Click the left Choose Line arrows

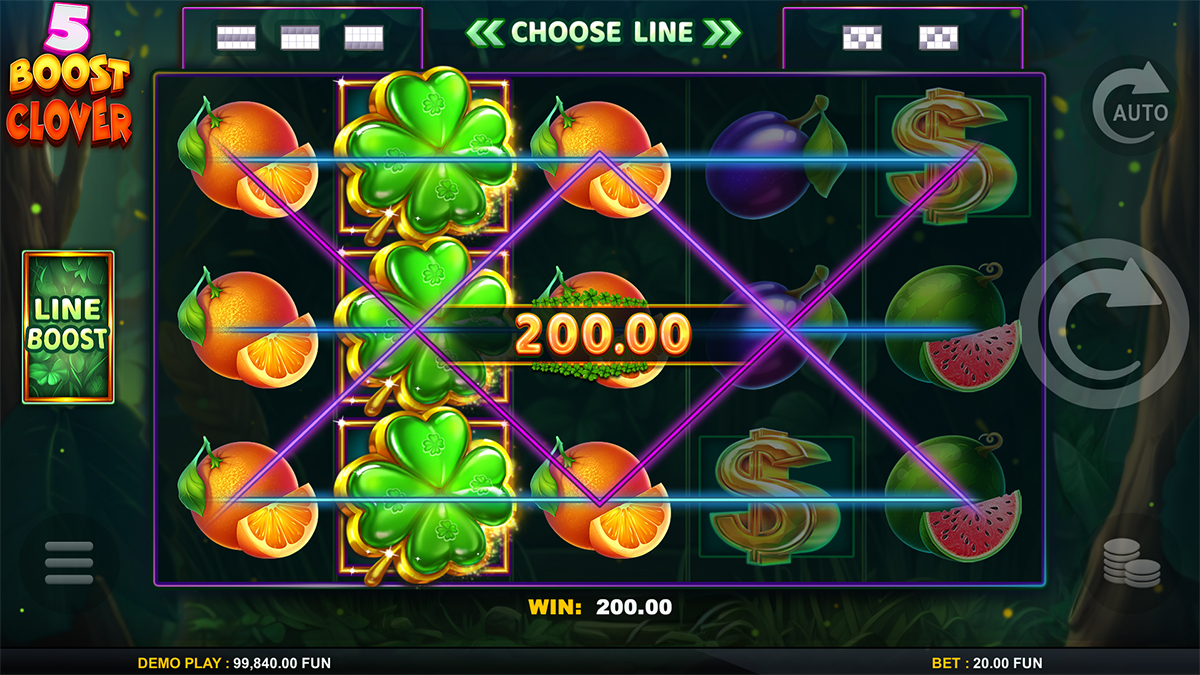click(485, 32)
